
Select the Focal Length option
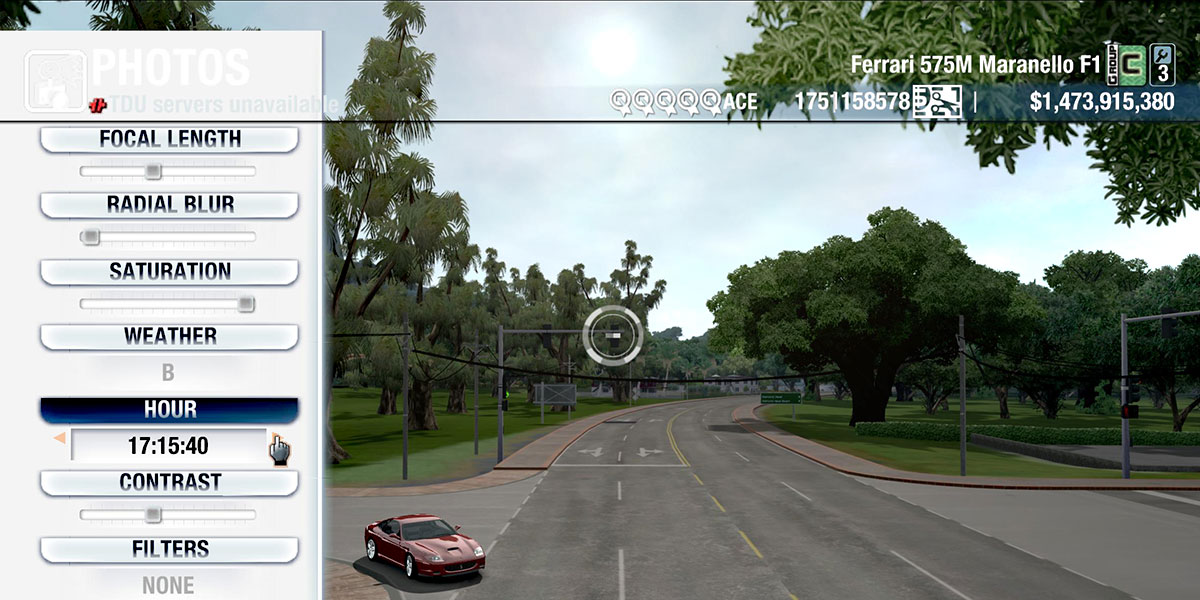pos(169,139)
